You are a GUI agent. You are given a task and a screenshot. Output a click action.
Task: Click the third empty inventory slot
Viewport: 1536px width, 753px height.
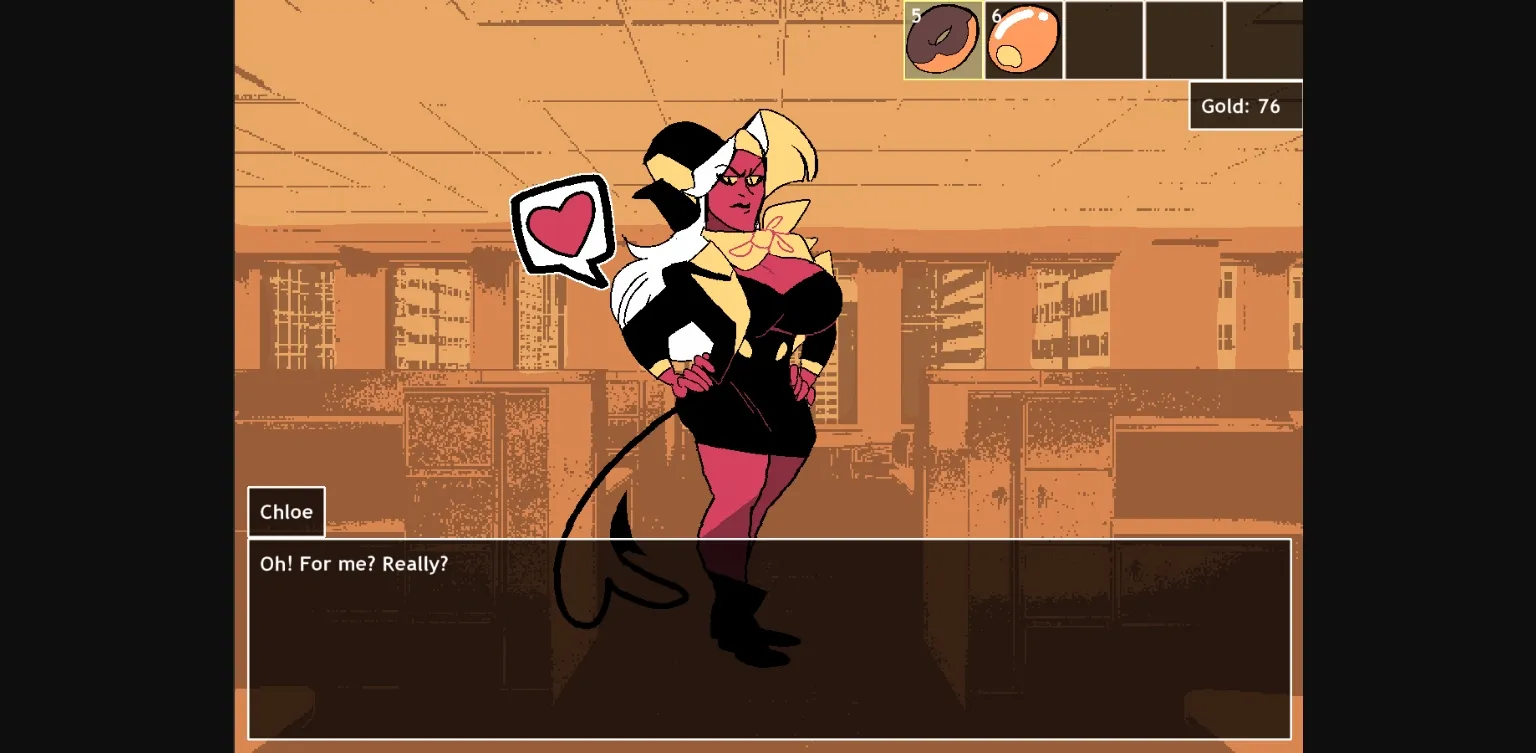click(1103, 40)
